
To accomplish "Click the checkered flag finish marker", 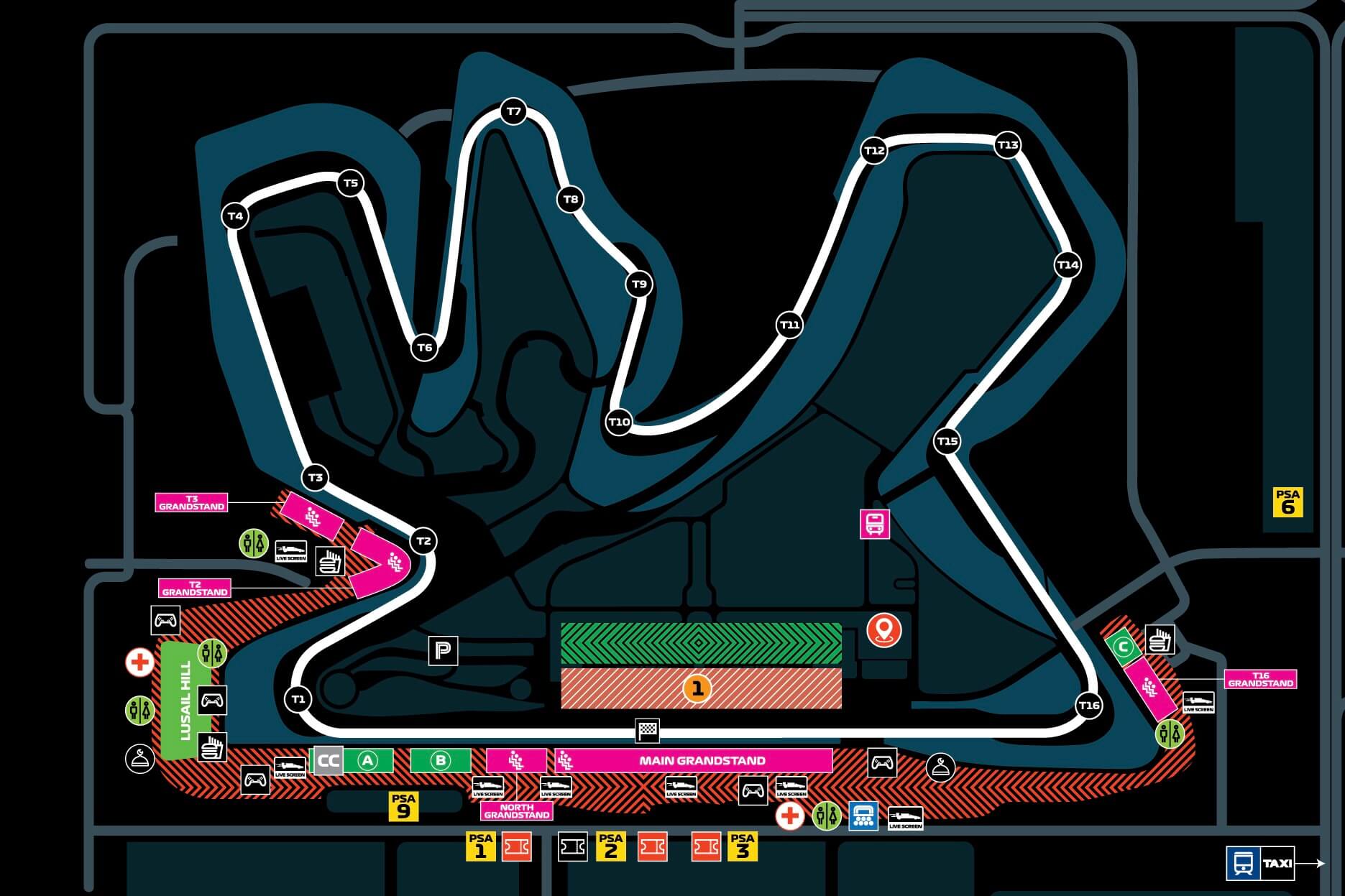I will tap(647, 731).
